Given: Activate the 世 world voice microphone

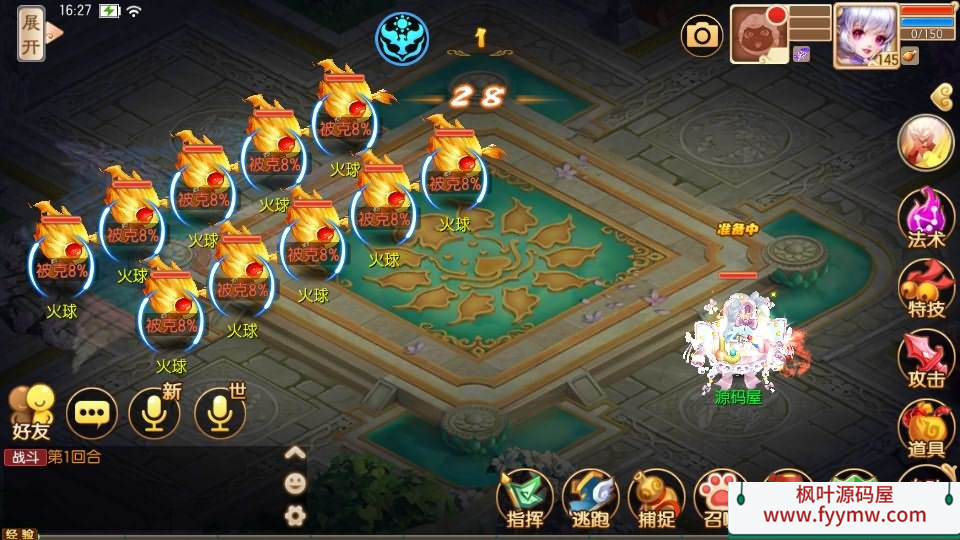Looking at the screenshot, I should (x=220, y=413).
